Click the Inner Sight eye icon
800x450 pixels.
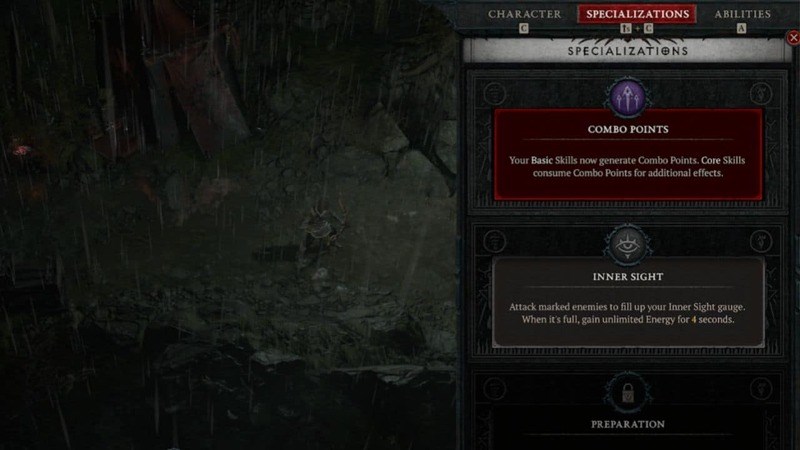(628, 245)
